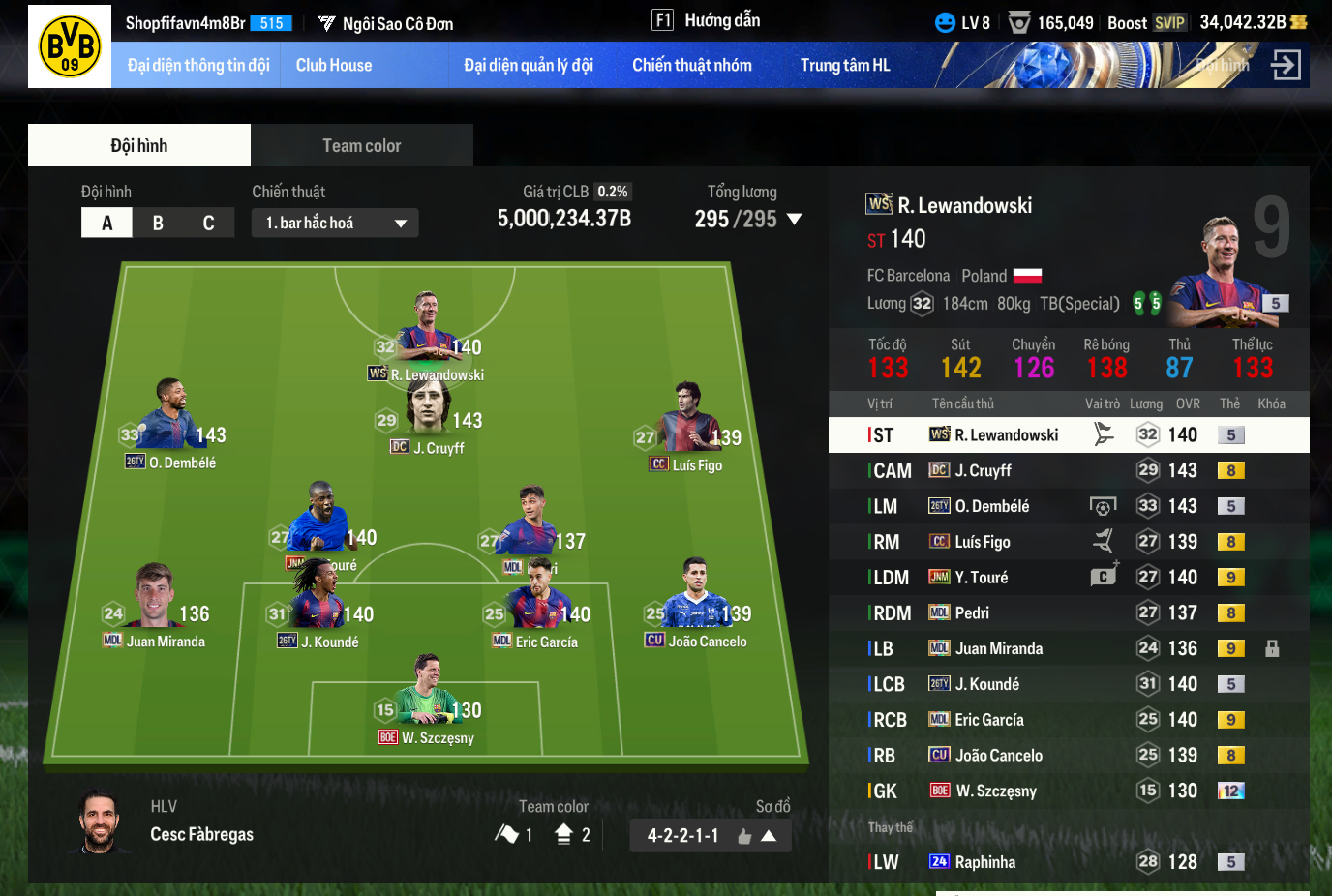
Task: Toggle the lock icon on Juan Miranda row
Action: click(1272, 649)
